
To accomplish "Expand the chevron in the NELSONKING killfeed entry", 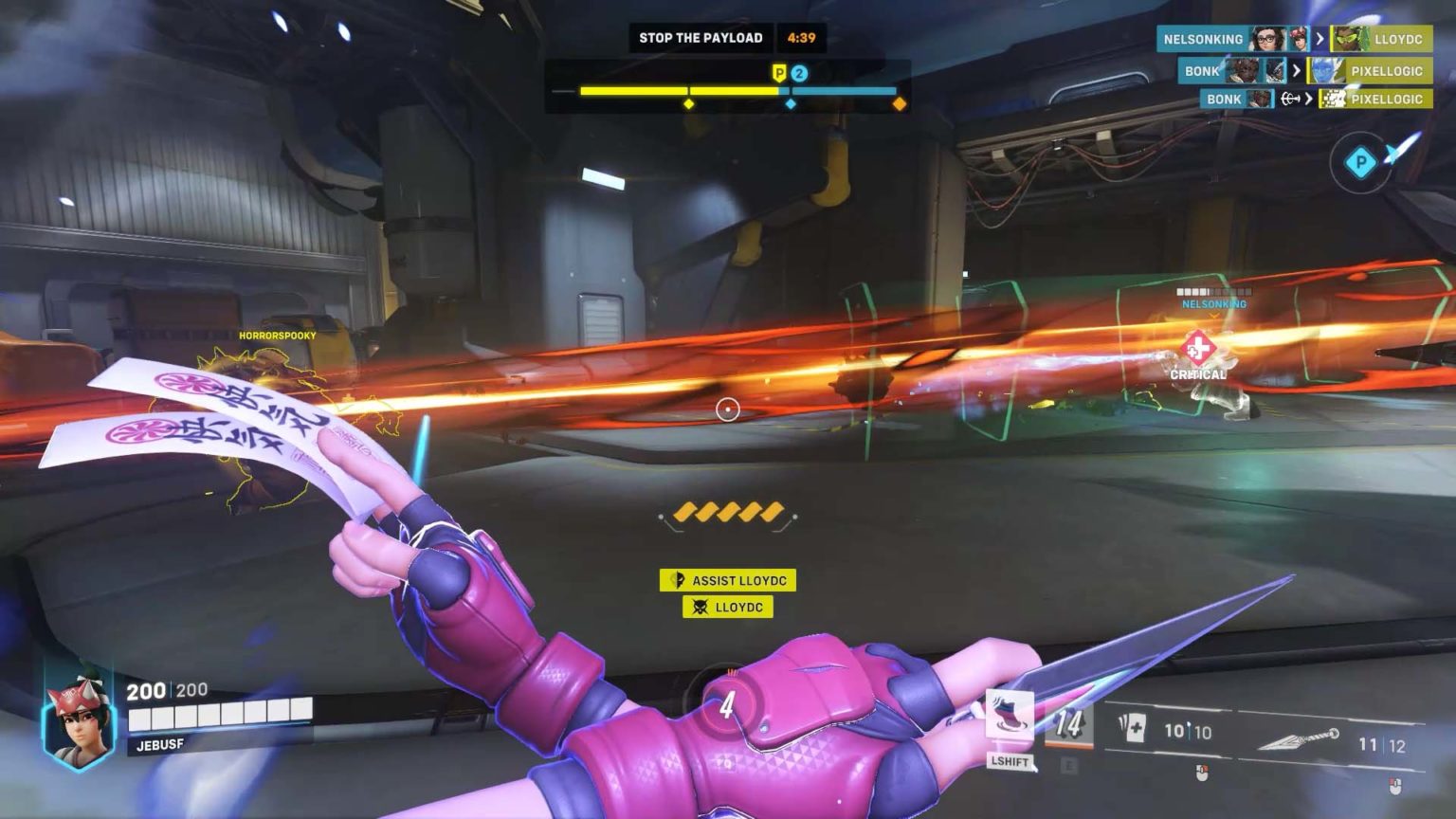I will 1321,39.
